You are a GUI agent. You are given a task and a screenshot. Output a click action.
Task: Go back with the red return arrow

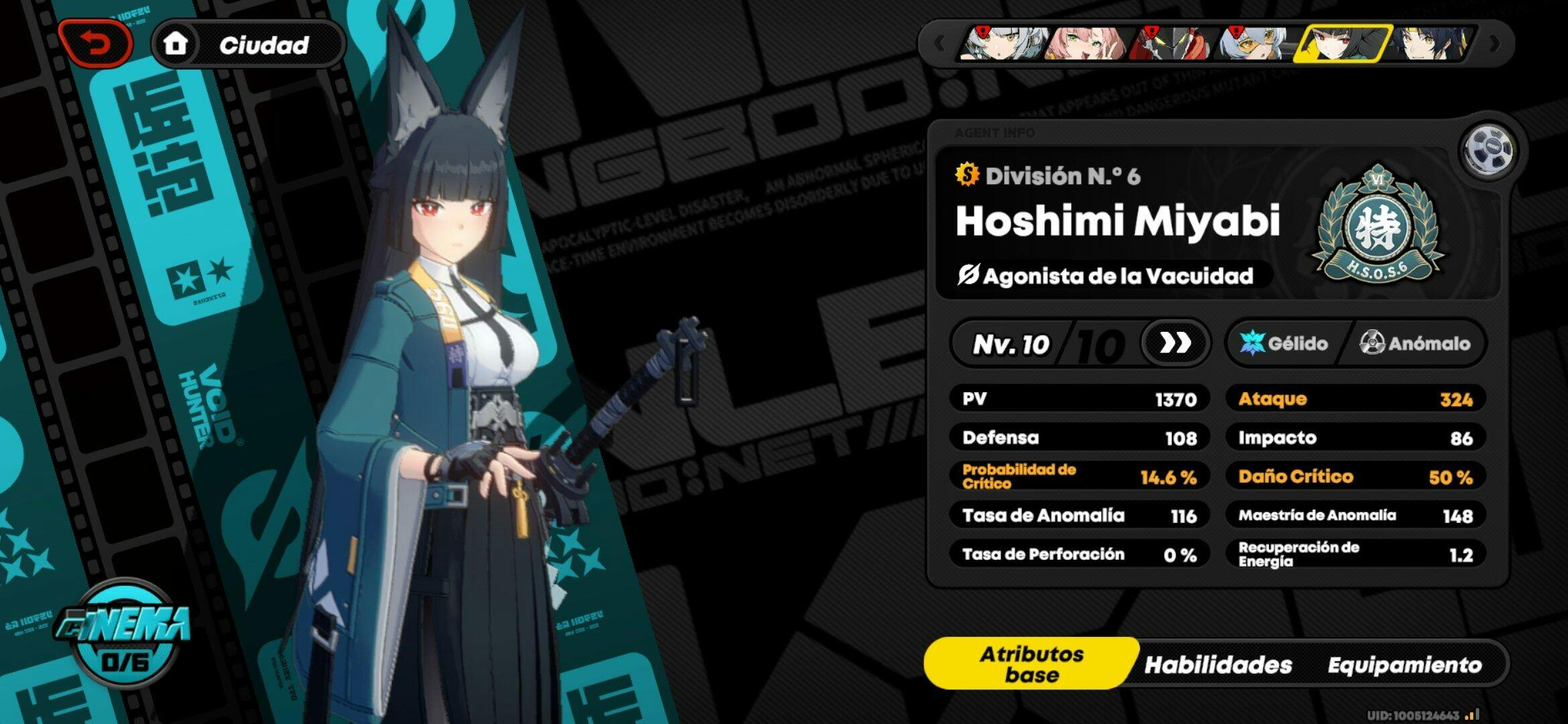[x=96, y=44]
